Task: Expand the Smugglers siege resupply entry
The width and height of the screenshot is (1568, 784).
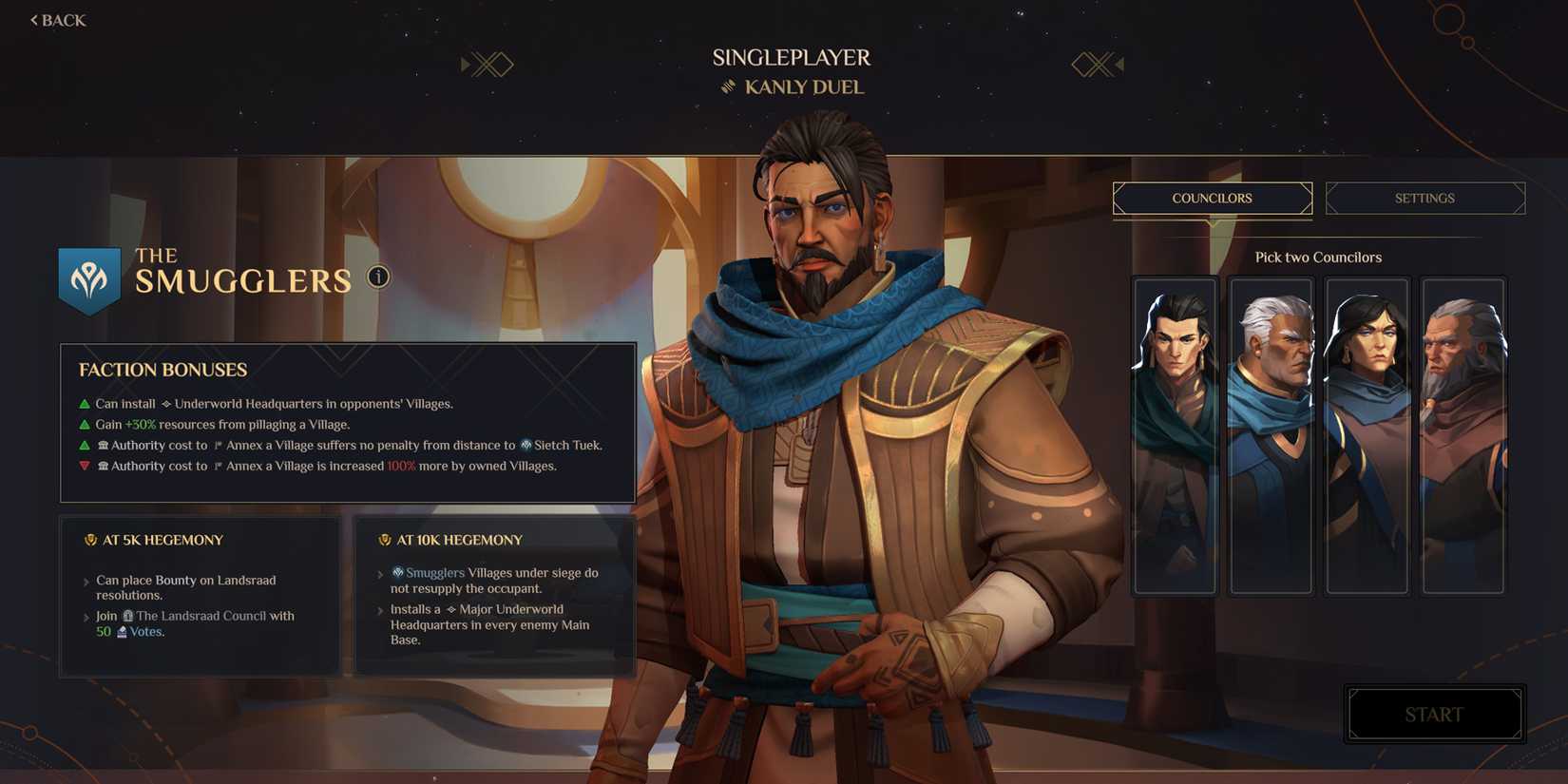Action: point(380,573)
